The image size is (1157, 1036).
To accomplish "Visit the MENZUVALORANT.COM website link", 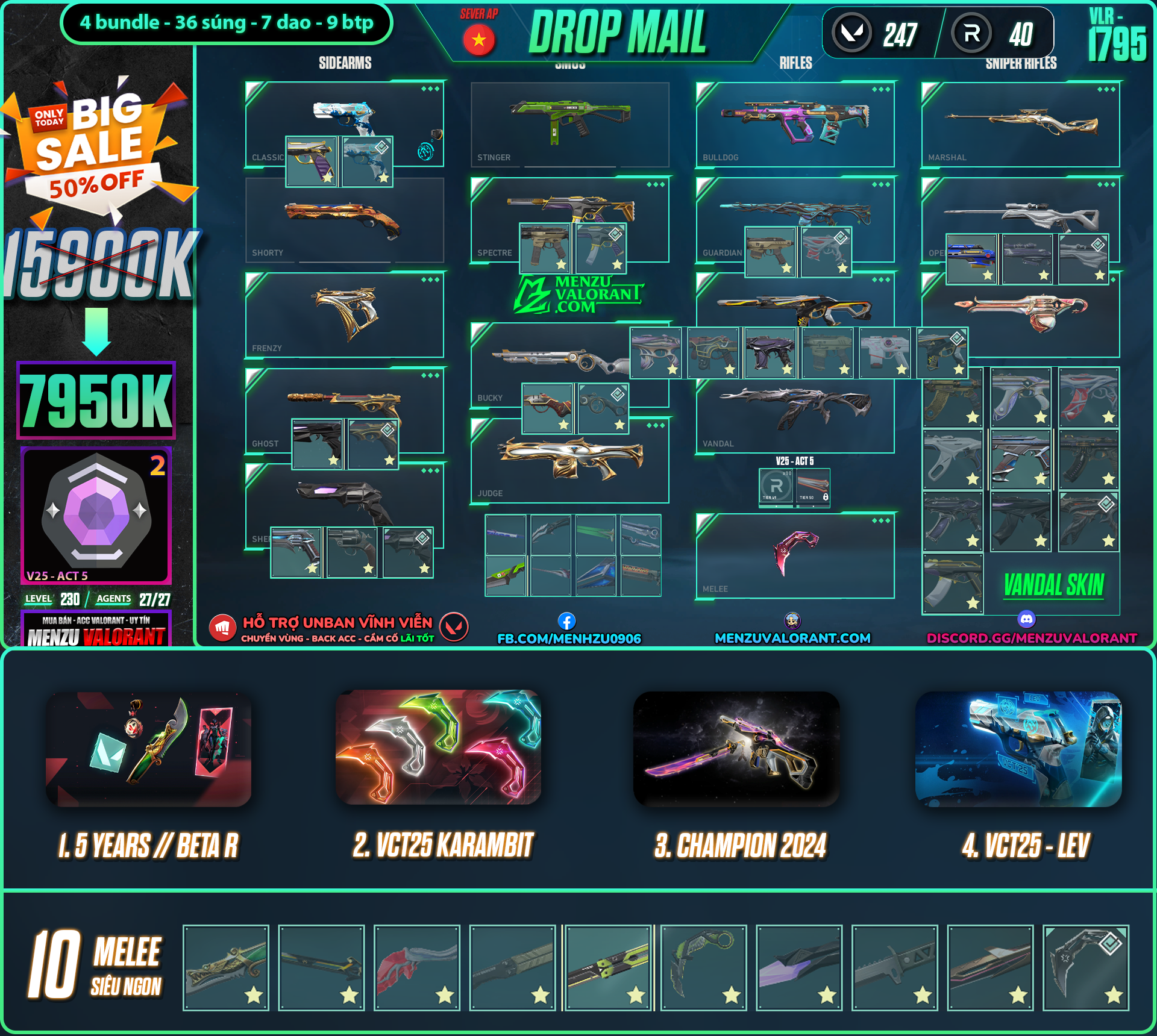I will [792, 638].
